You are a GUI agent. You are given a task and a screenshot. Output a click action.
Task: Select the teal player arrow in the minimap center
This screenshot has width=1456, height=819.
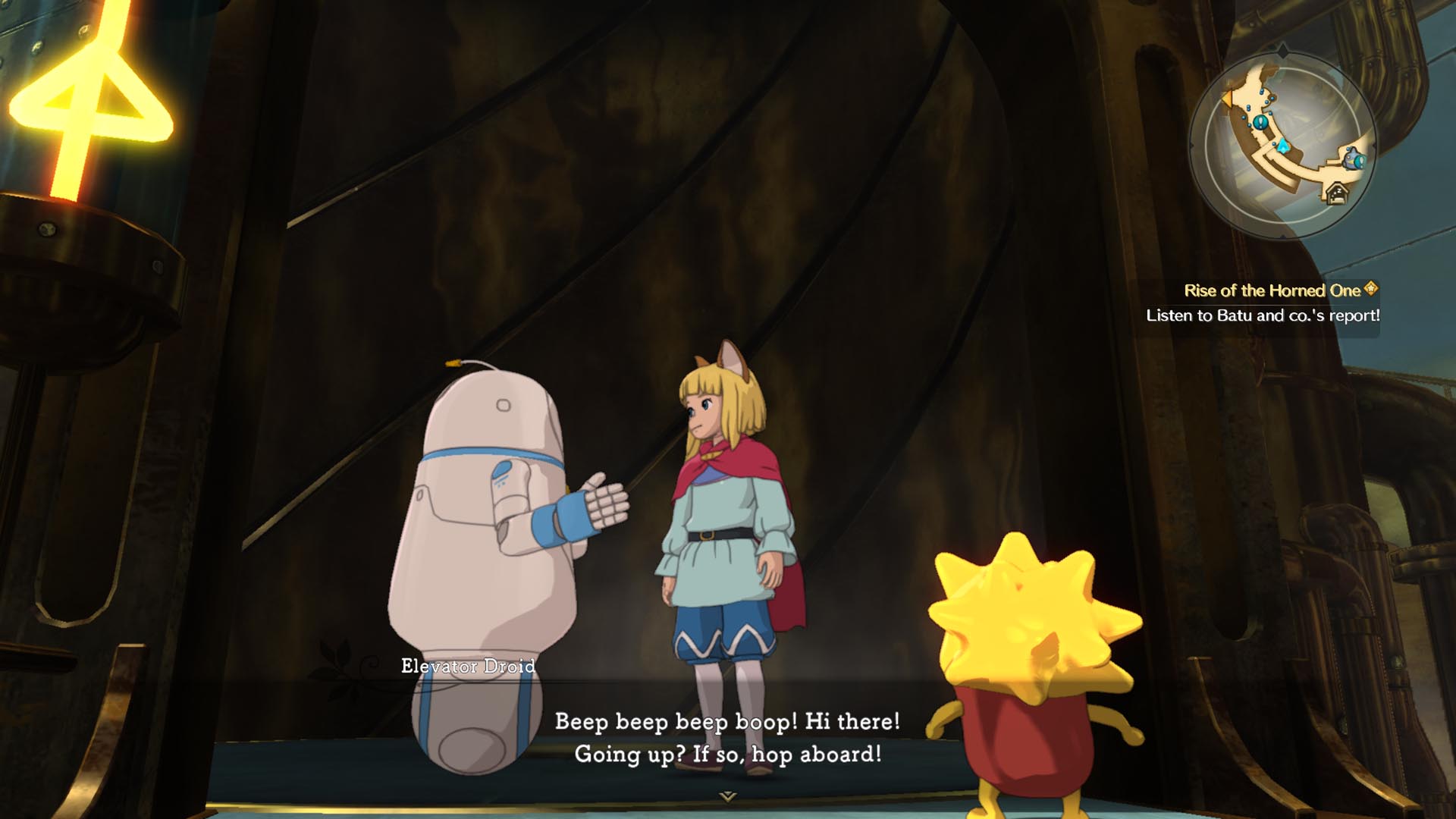(1283, 145)
